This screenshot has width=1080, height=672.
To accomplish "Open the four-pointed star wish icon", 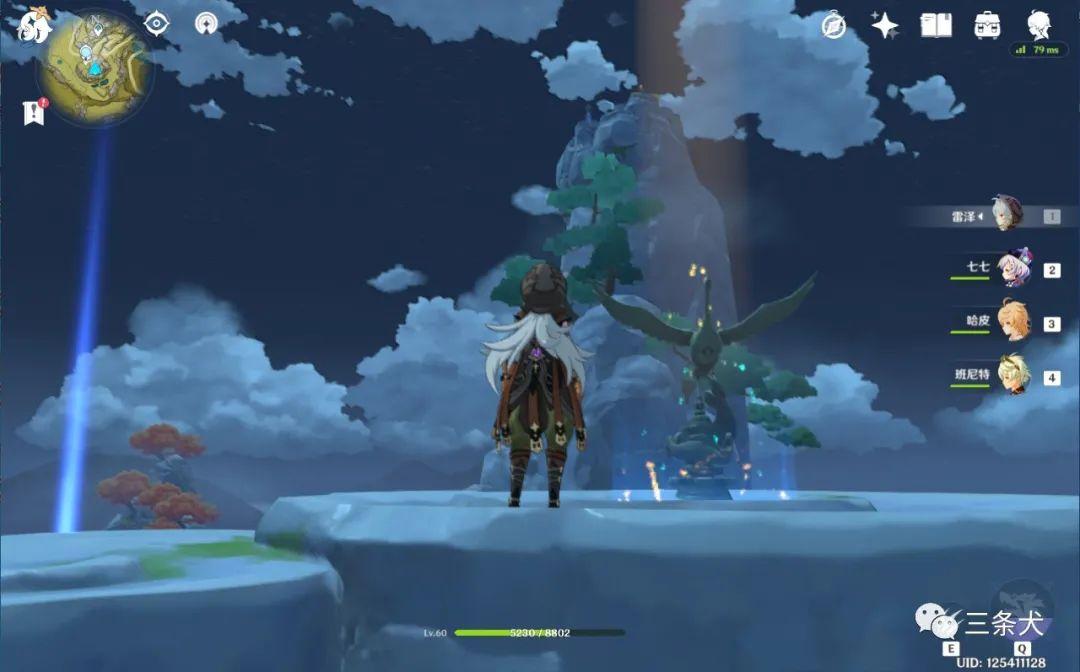I will pyautogui.click(x=884, y=26).
